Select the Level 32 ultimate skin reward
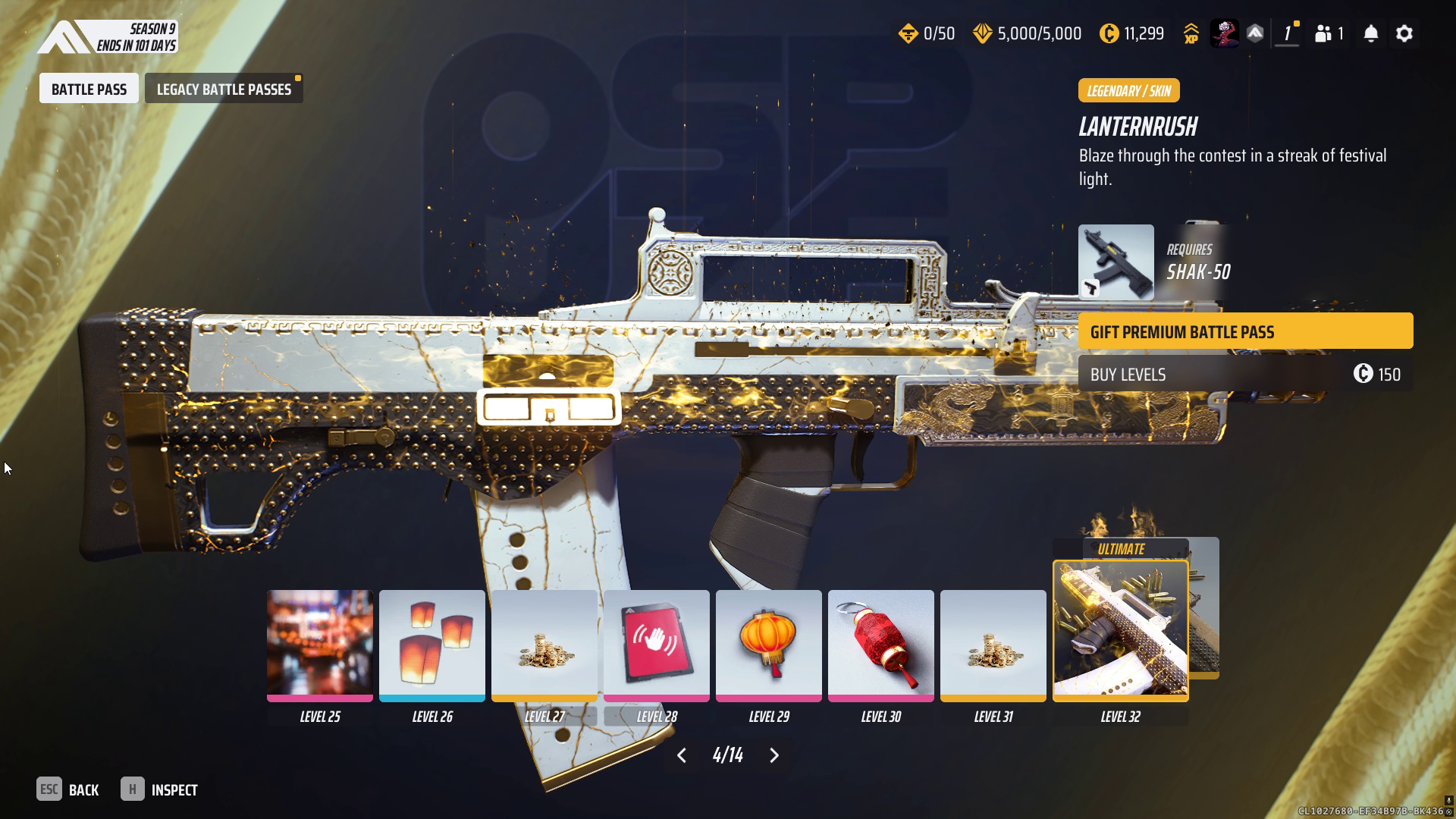The height and width of the screenshot is (819, 1456). pos(1120,630)
